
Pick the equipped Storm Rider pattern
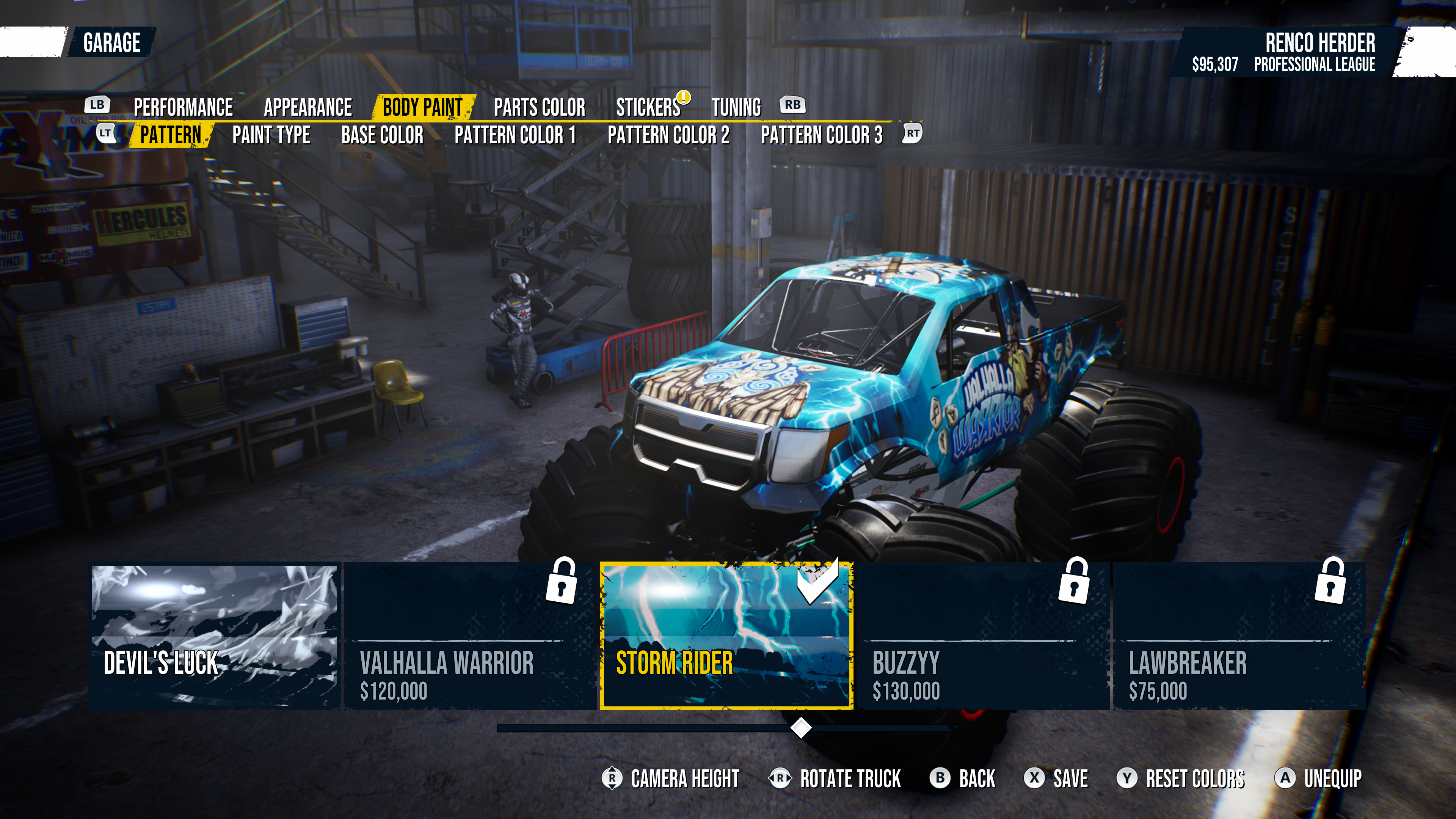(x=726, y=636)
